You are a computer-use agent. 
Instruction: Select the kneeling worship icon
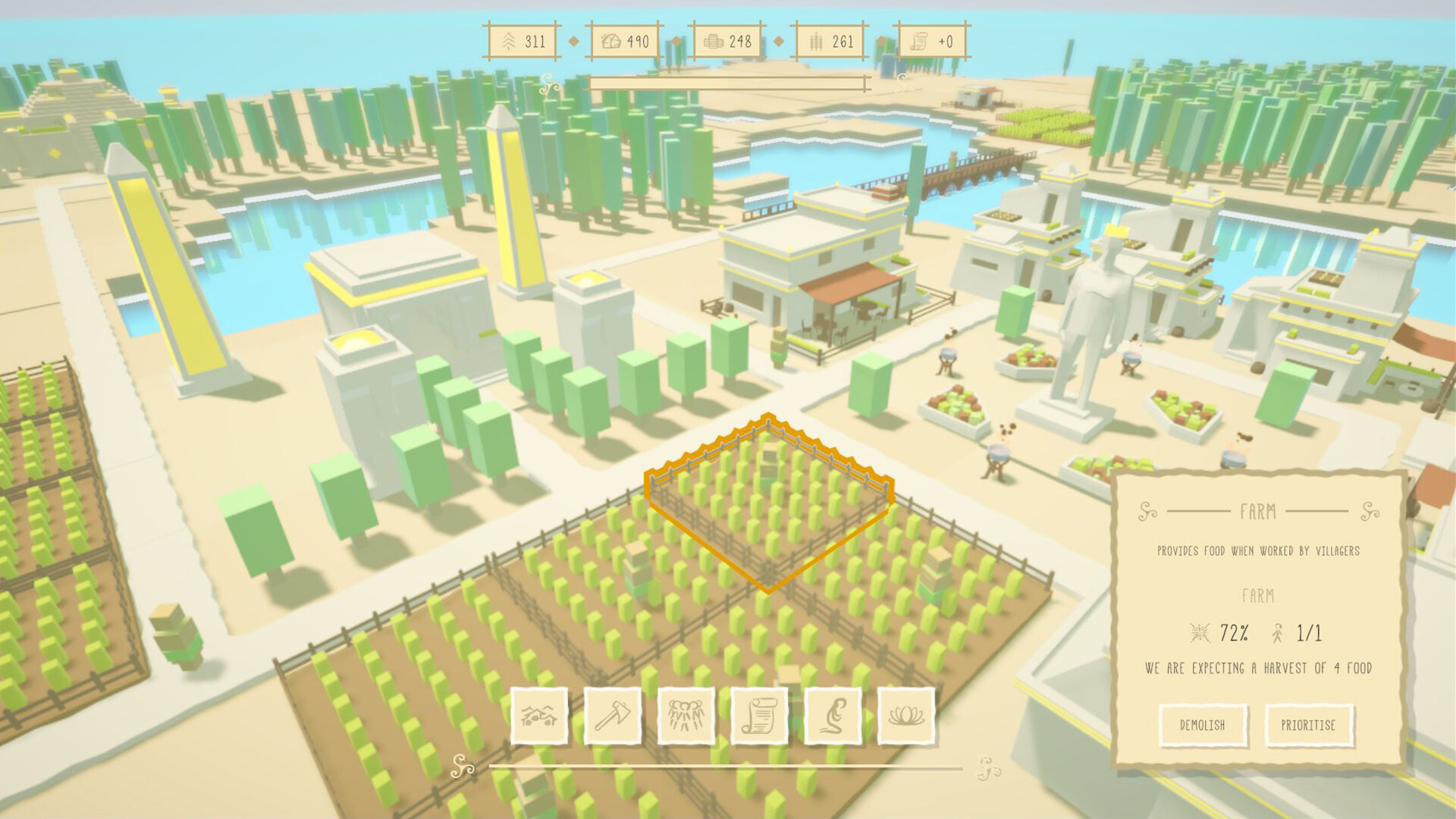(833, 716)
